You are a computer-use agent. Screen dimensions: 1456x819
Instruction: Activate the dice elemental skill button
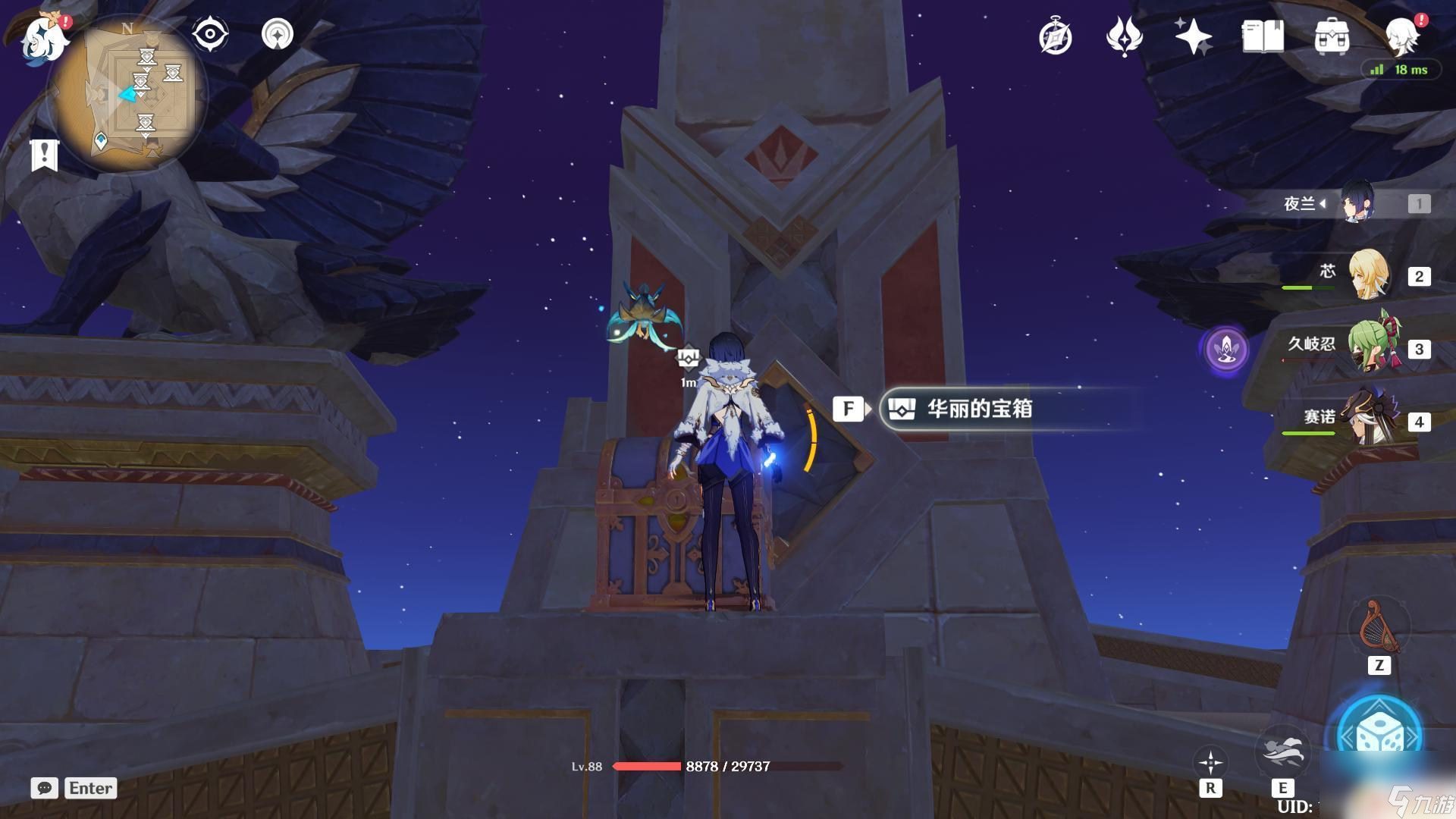coord(1378,736)
